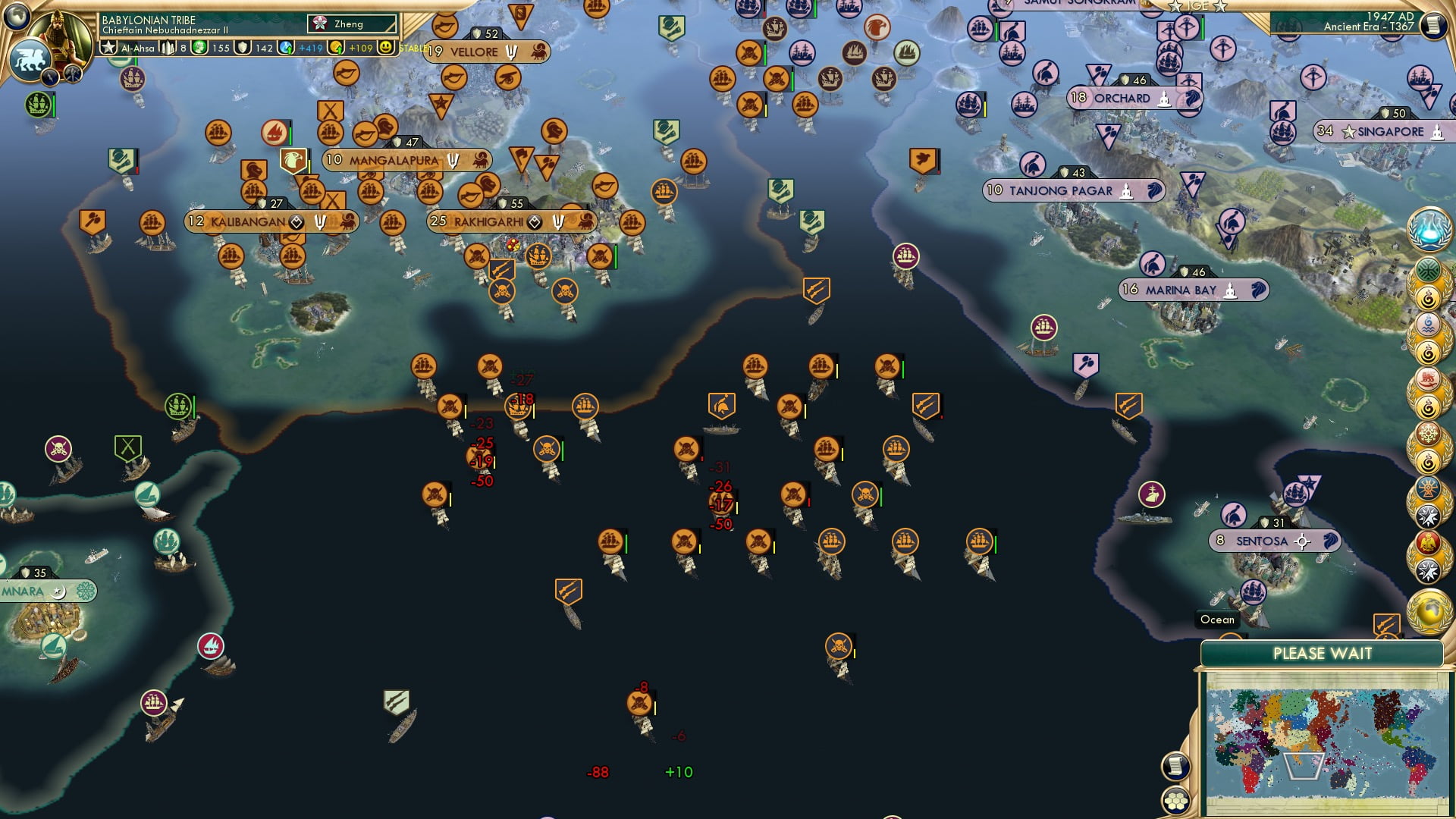This screenshot has width=1456, height=819.
Task: Open the globe button beside the leader portrait
Action: point(17,15)
